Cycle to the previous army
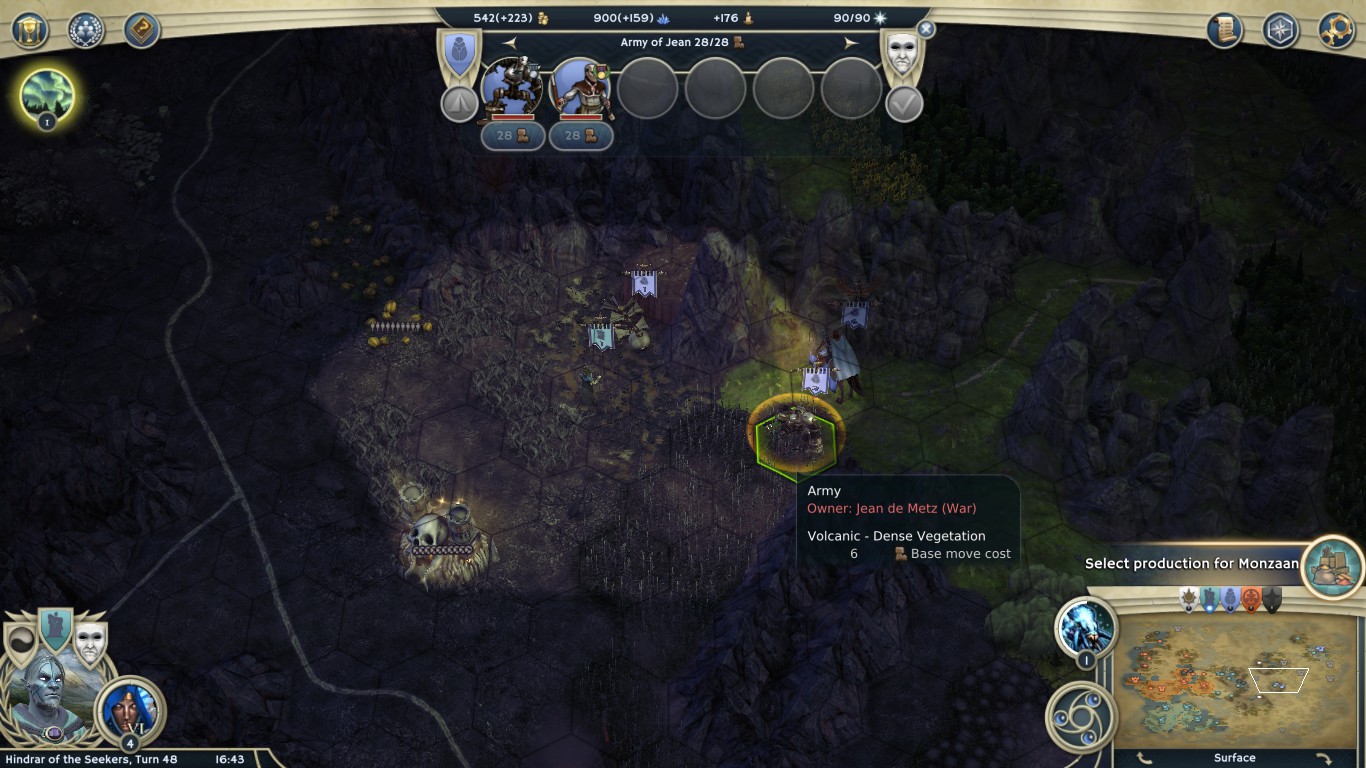Image resolution: width=1366 pixels, height=768 pixels. 509,43
